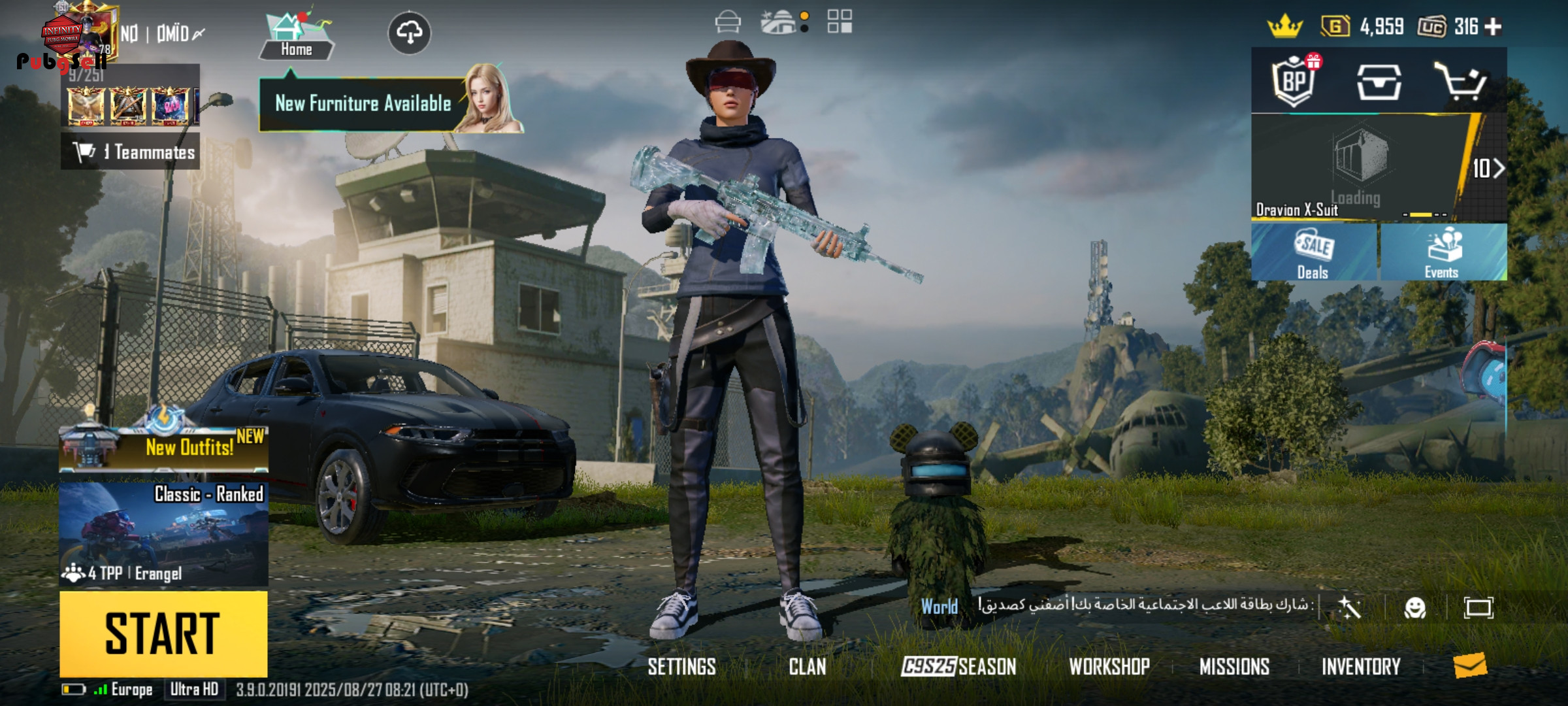Tap the yellow START button
The height and width of the screenshot is (706, 1568).
(163, 633)
